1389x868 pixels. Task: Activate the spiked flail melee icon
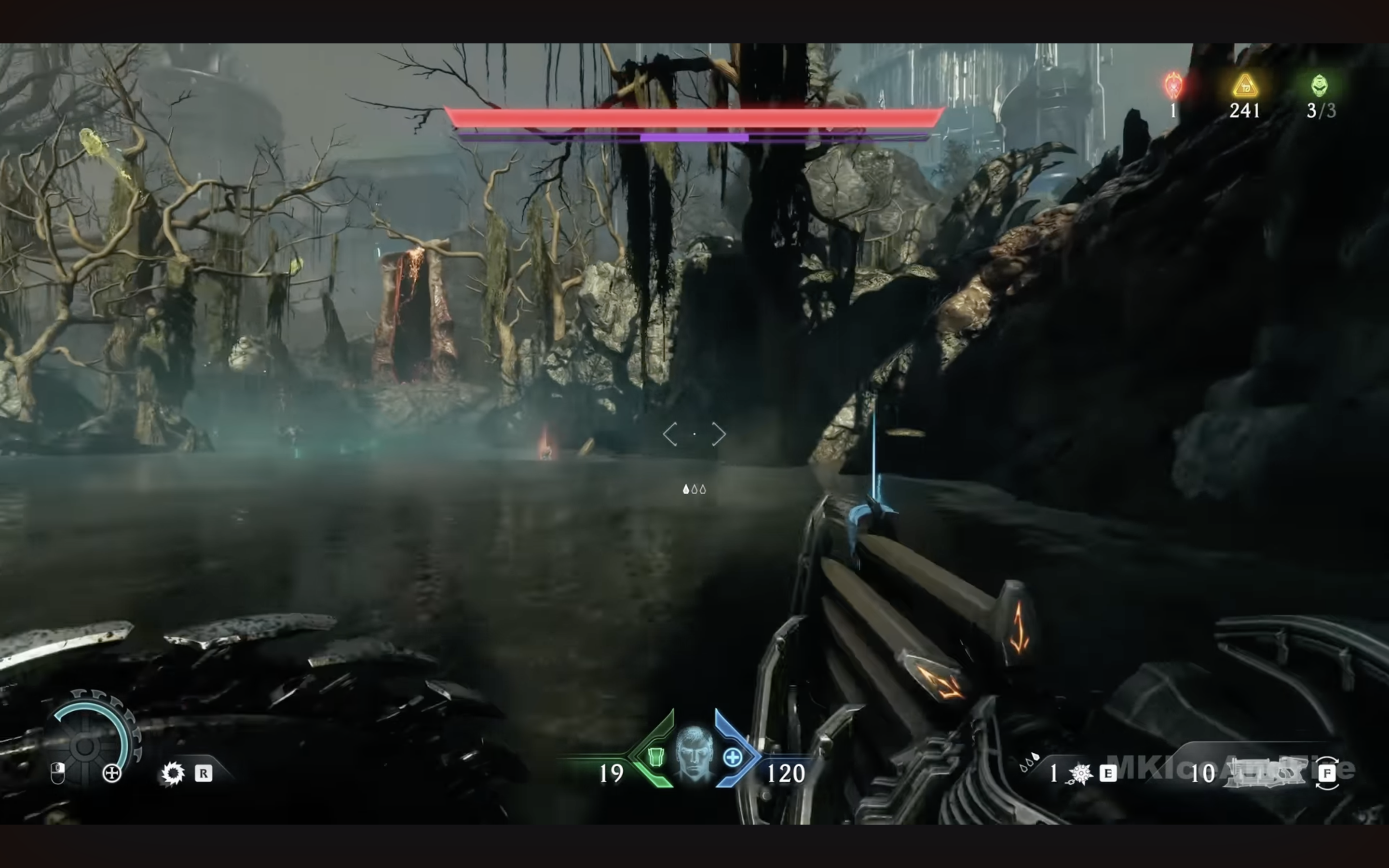point(1081,774)
